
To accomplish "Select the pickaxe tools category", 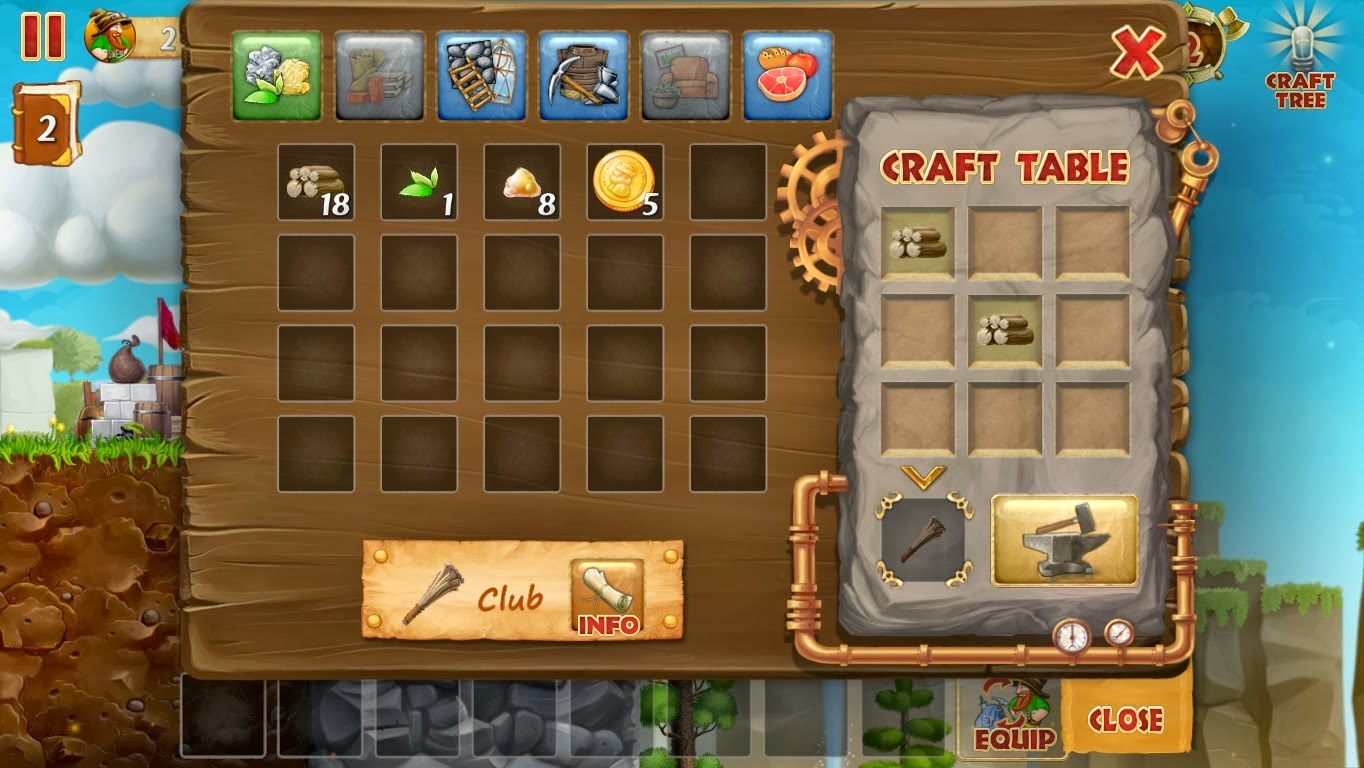I will tap(583, 72).
